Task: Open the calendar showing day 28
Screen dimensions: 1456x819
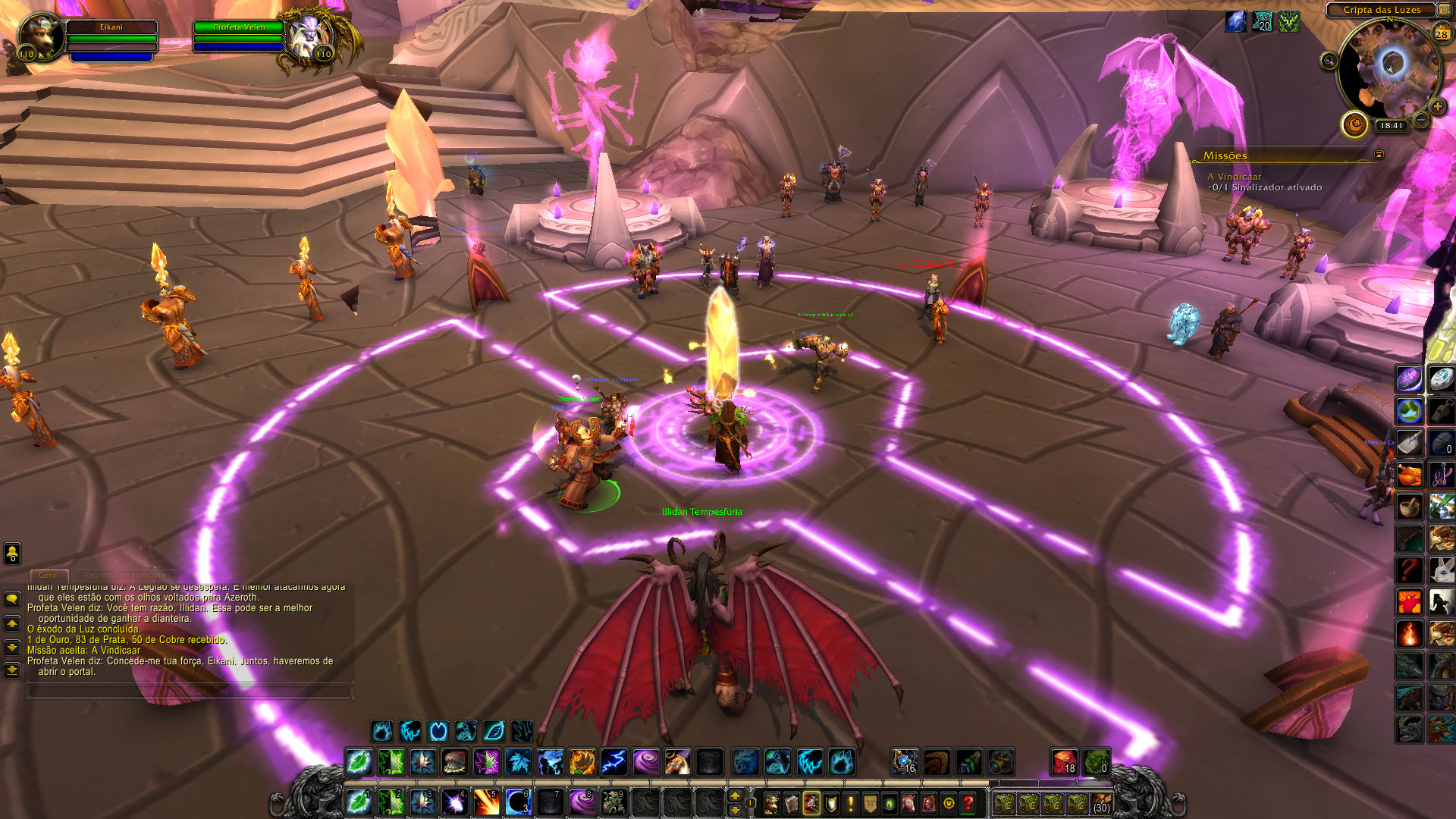Action: tap(1441, 33)
